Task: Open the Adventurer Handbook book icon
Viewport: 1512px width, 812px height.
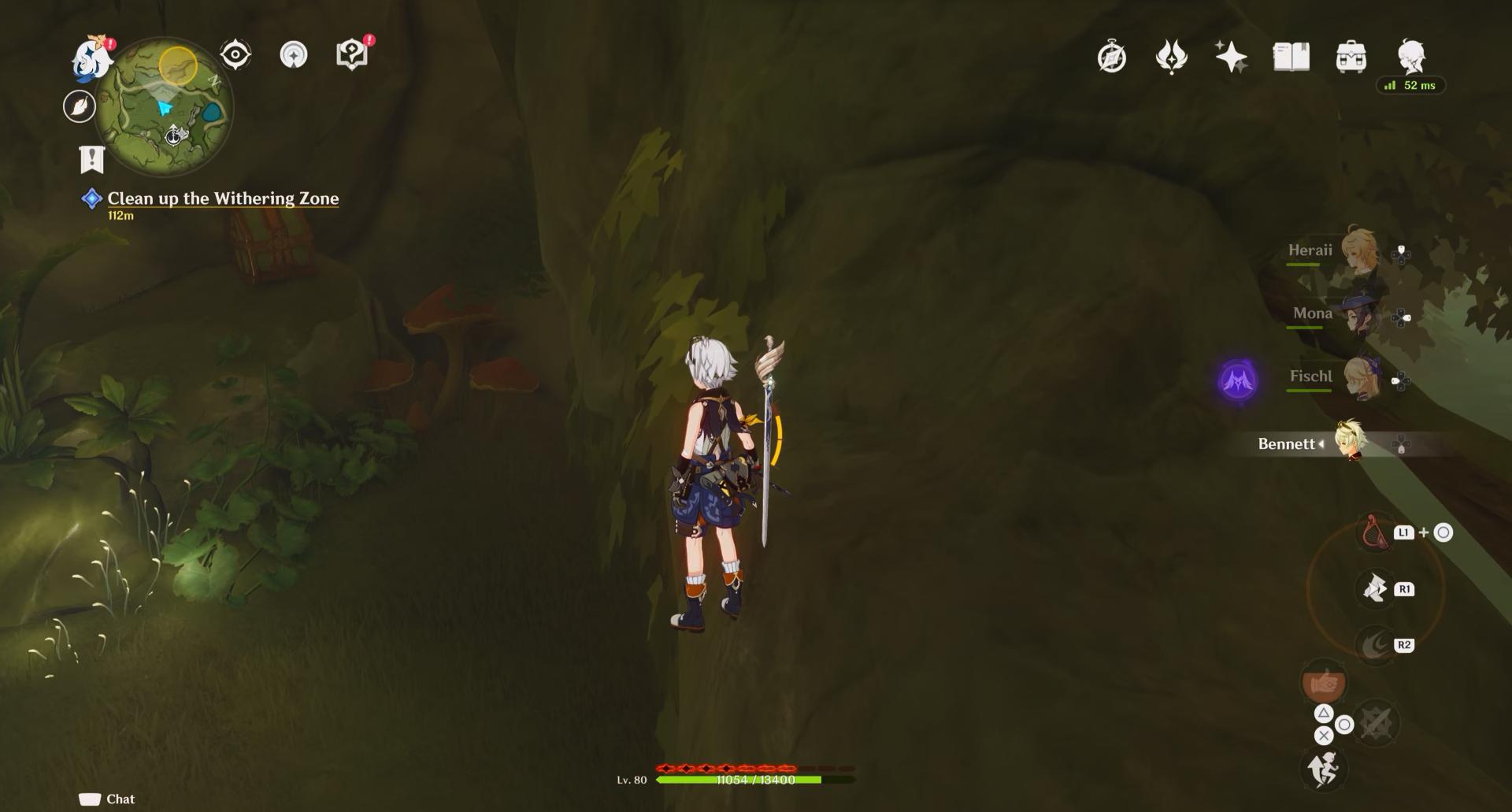Action: click(1291, 57)
